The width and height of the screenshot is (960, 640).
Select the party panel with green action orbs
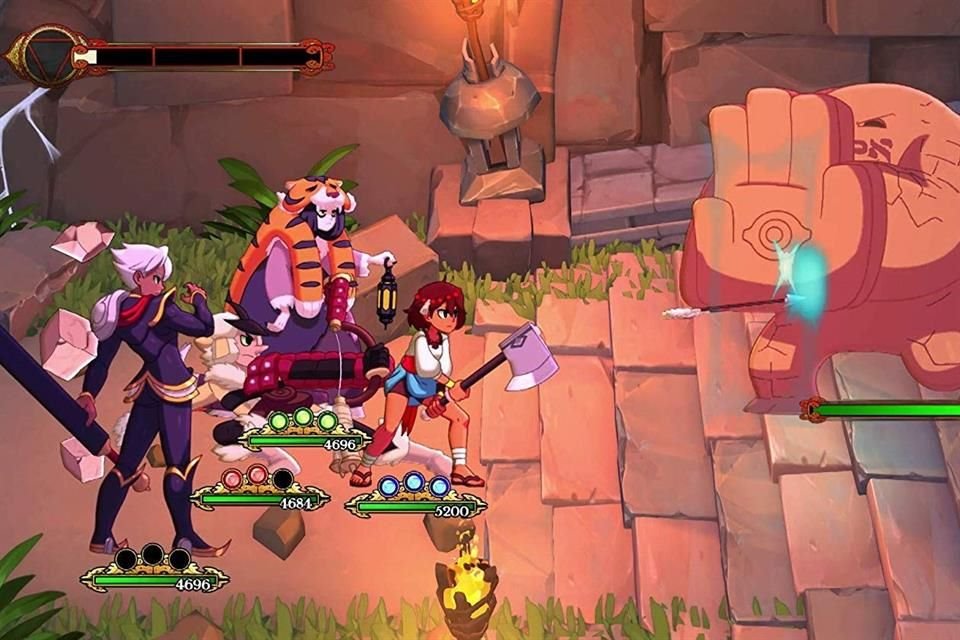click(x=304, y=431)
